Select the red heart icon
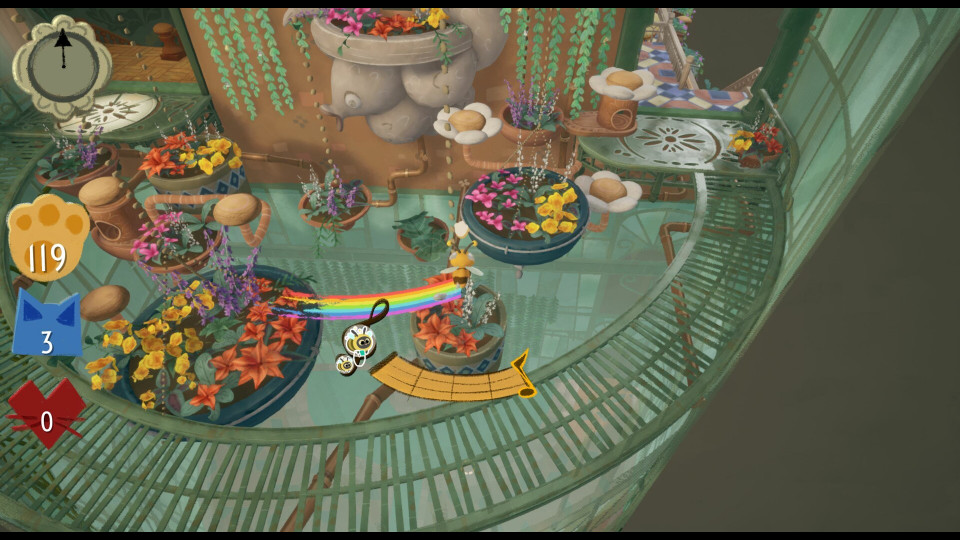 pos(47,412)
